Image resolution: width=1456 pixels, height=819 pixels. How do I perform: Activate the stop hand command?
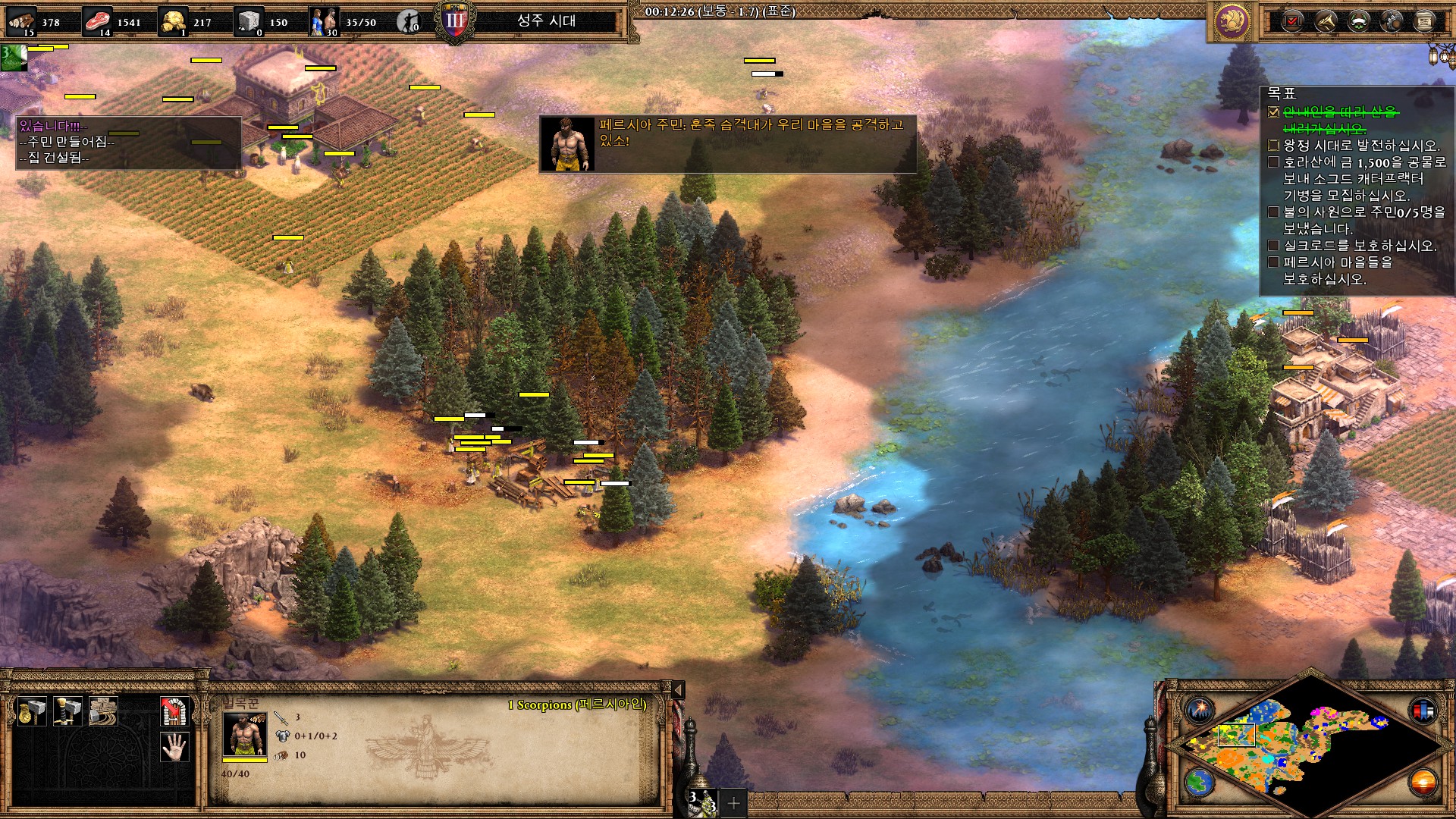[x=174, y=747]
